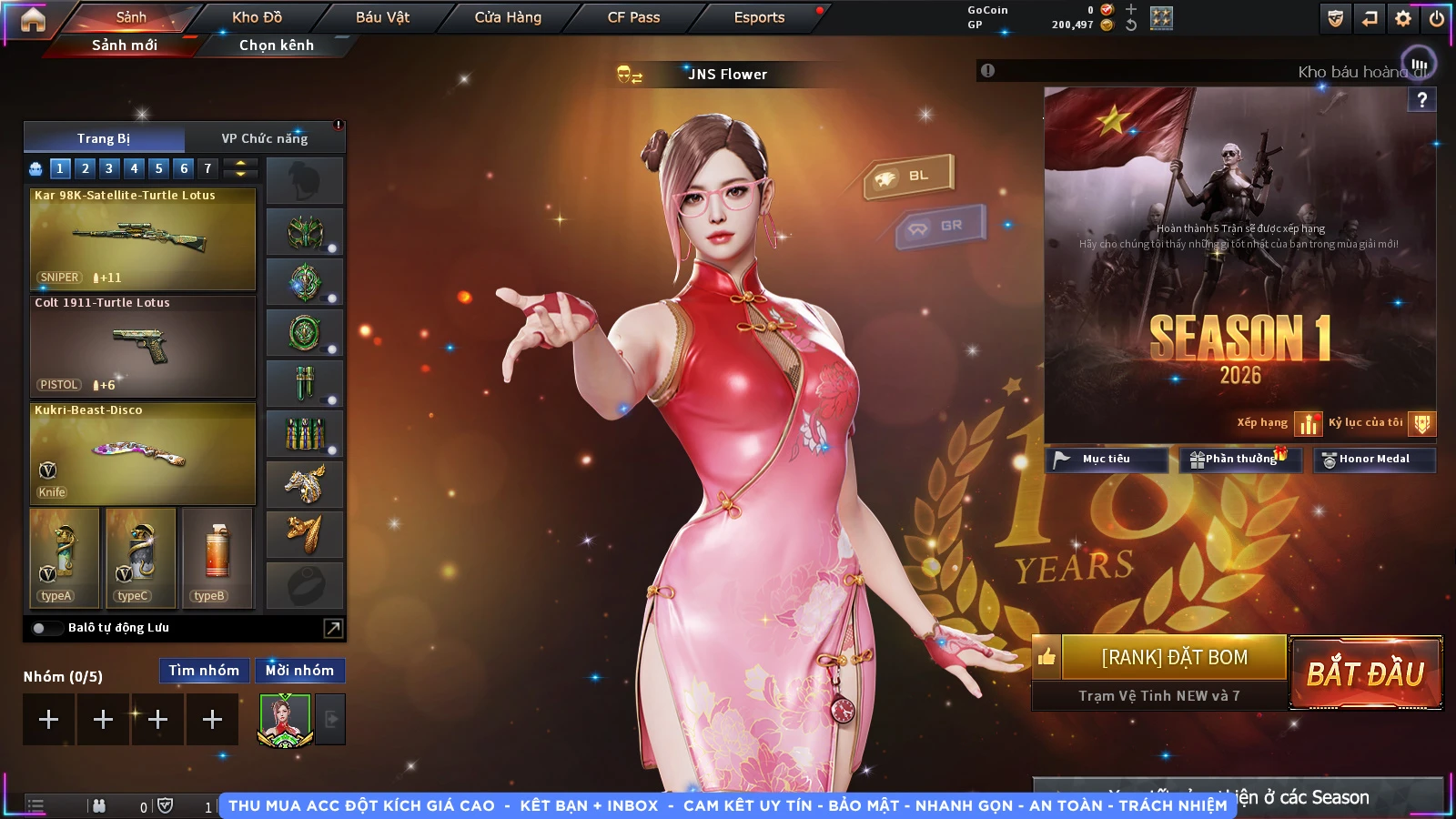Go to the Báu Vật menu
Viewport: 1456px width, 819px height.
[382, 17]
